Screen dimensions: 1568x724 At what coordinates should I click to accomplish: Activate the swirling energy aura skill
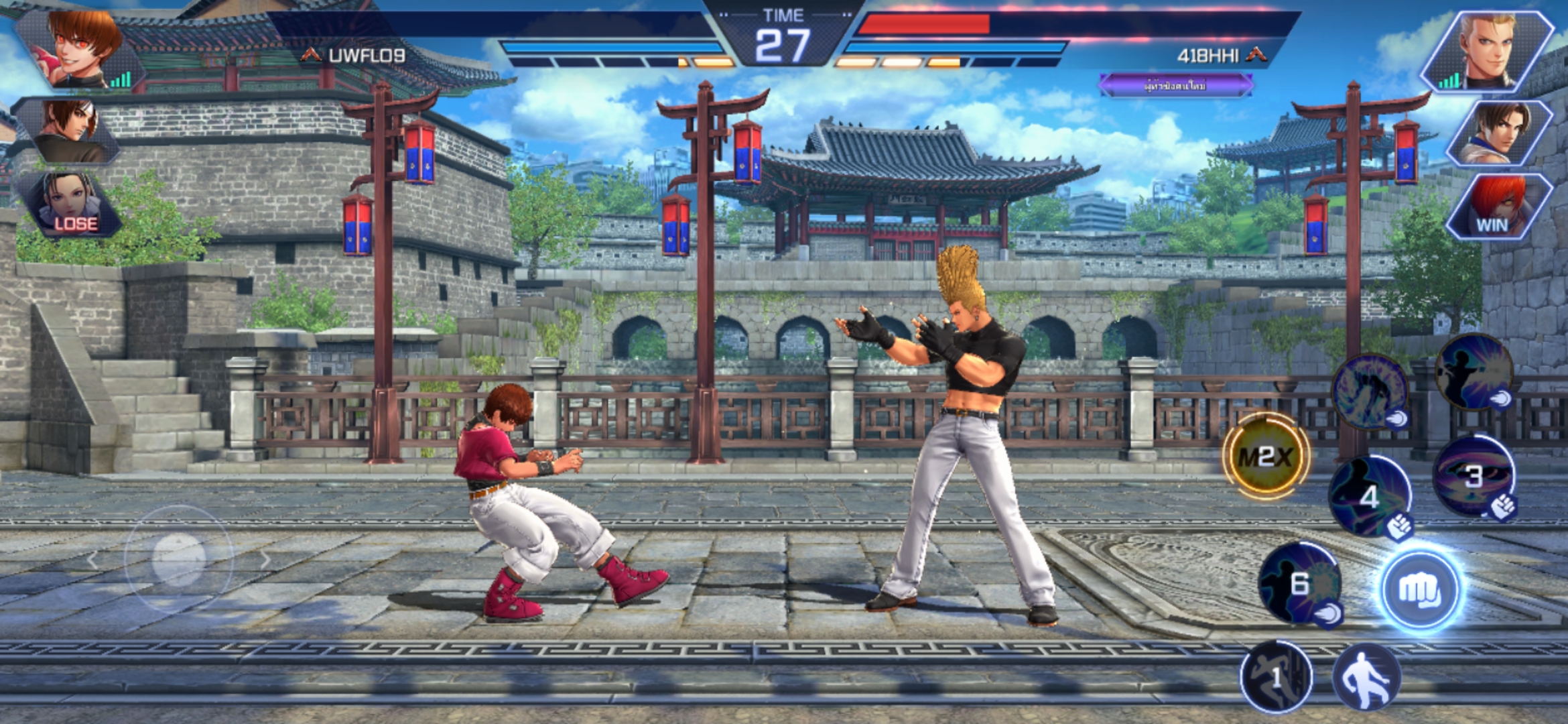(x=1370, y=391)
